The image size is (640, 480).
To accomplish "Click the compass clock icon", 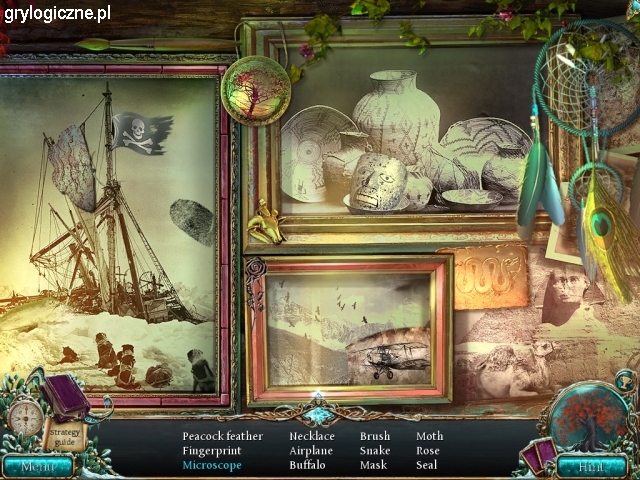I will point(25,416).
